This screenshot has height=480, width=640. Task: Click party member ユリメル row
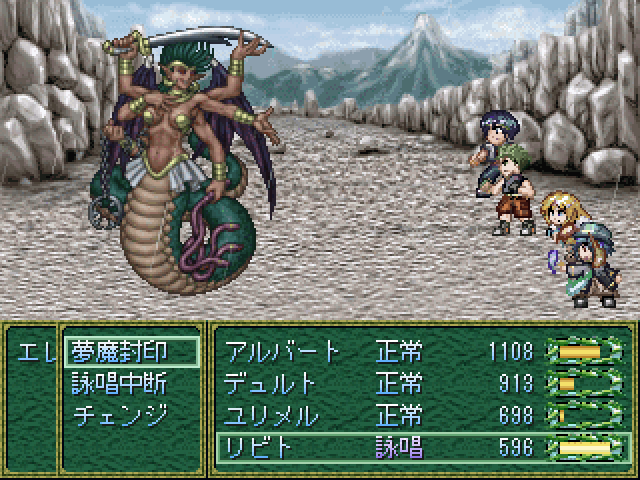420,414
